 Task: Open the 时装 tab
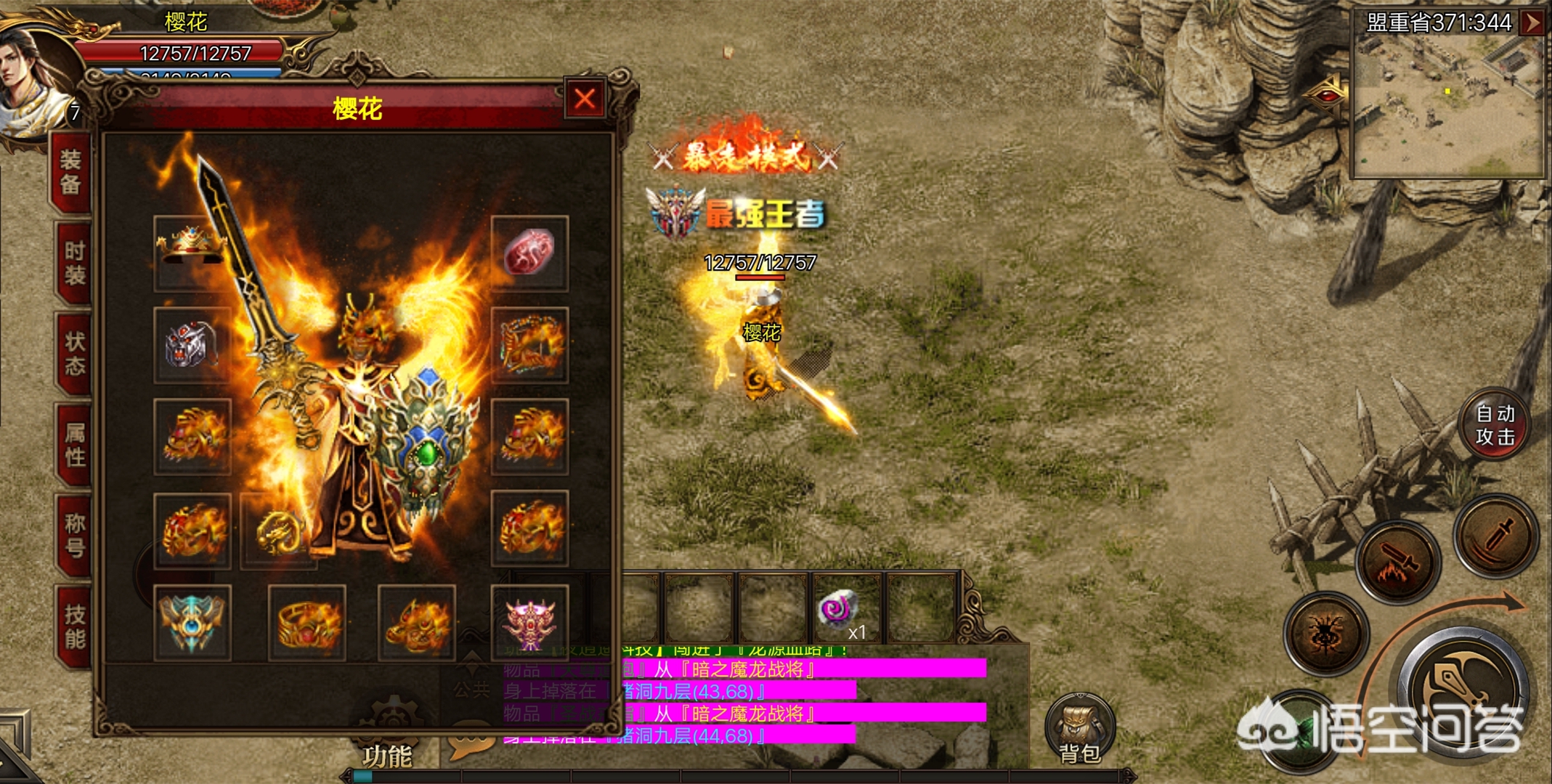[x=74, y=263]
